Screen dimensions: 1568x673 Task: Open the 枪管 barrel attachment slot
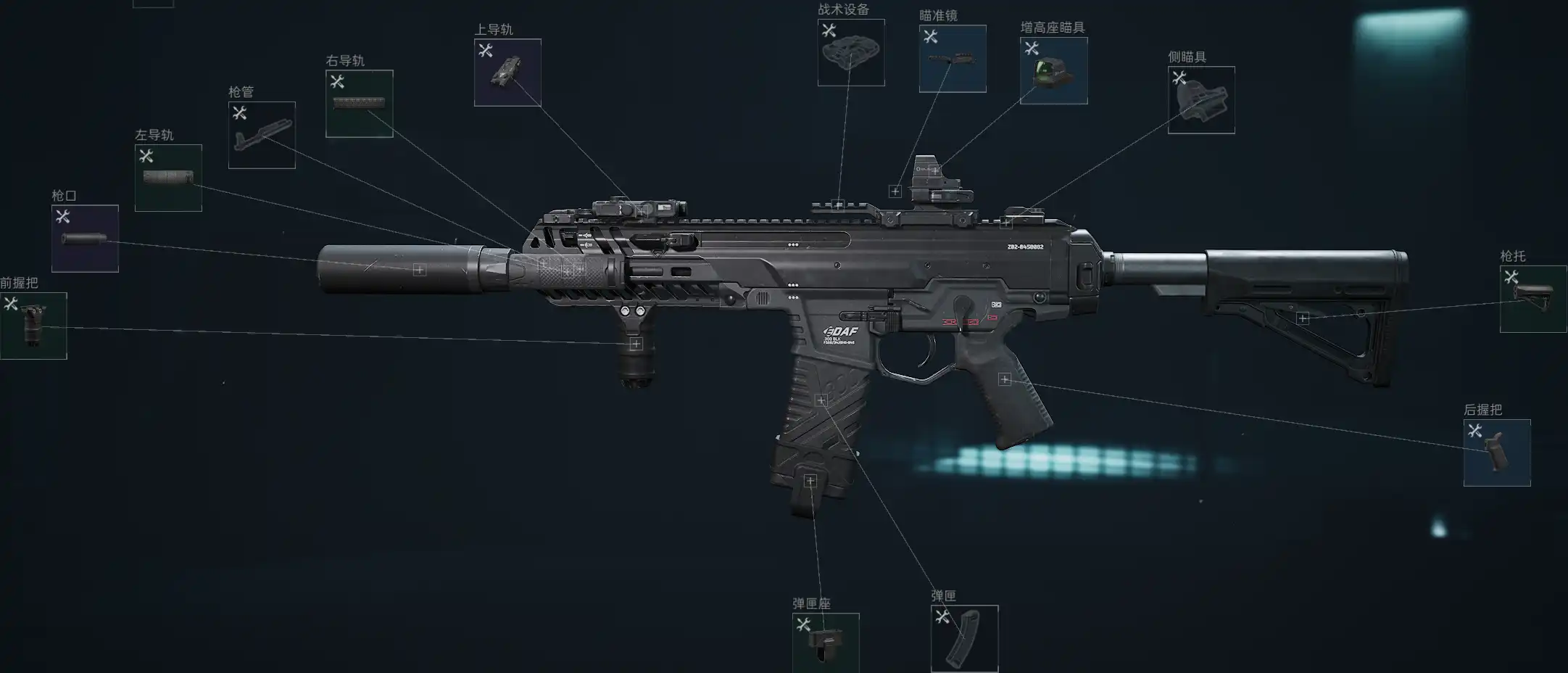[262, 135]
